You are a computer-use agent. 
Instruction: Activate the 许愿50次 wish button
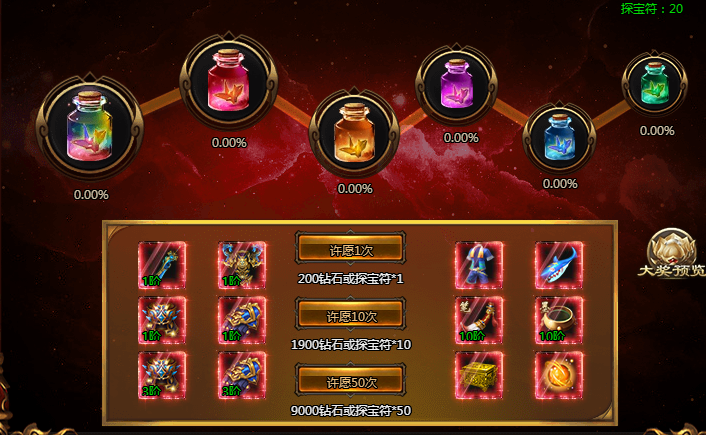tap(350, 382)
